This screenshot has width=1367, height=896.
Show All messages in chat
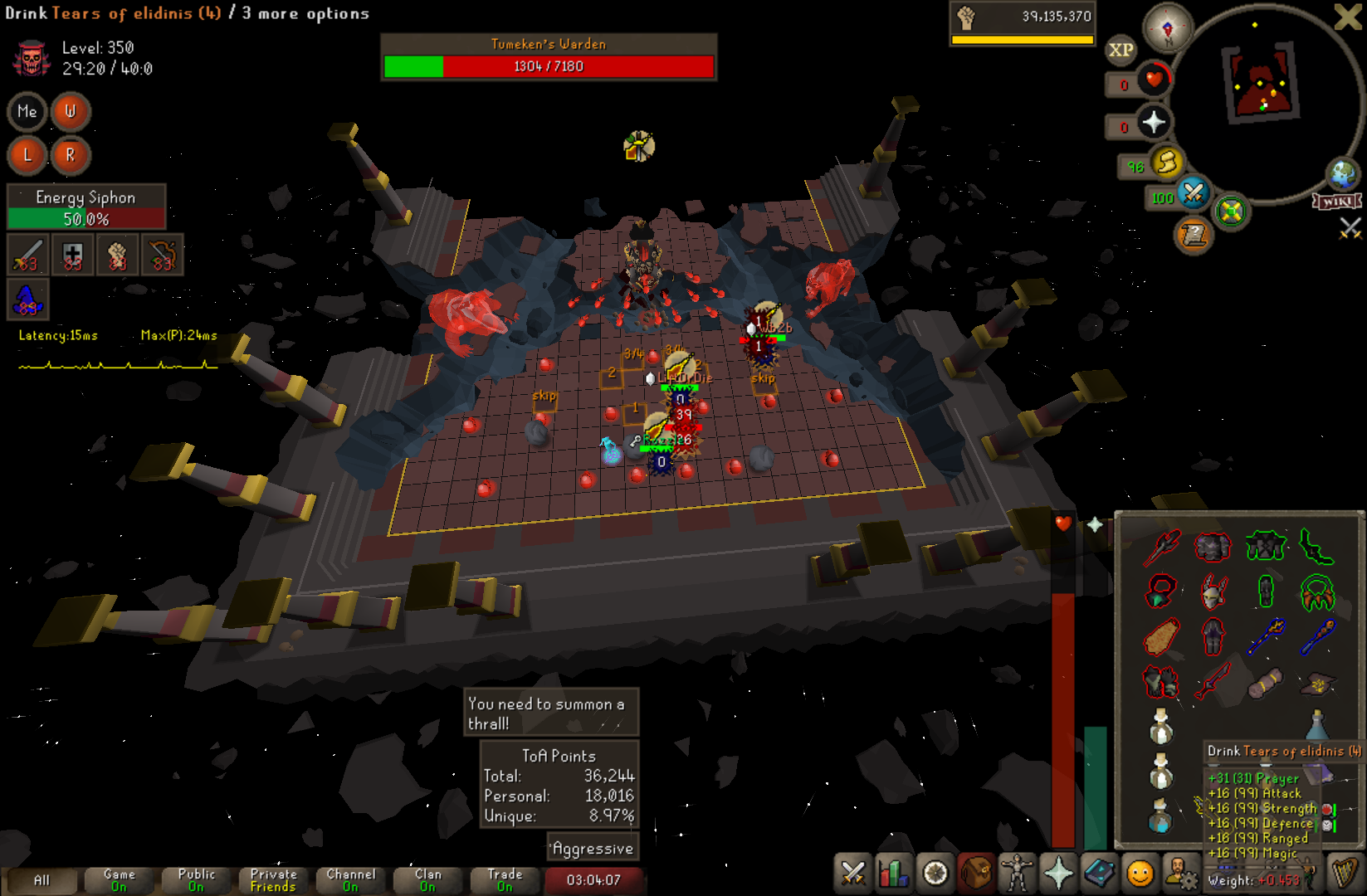41,880
